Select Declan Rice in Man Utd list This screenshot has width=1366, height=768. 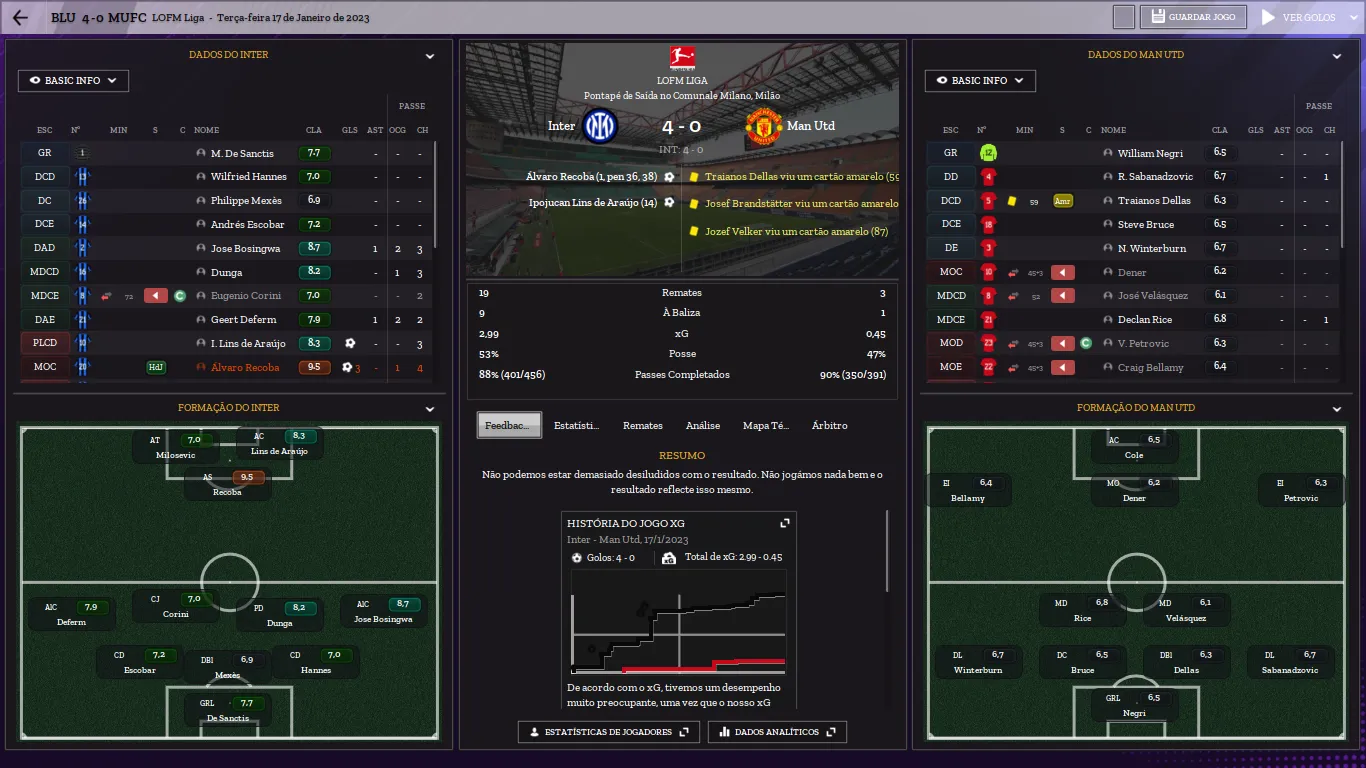click(x=1145, y=320)
